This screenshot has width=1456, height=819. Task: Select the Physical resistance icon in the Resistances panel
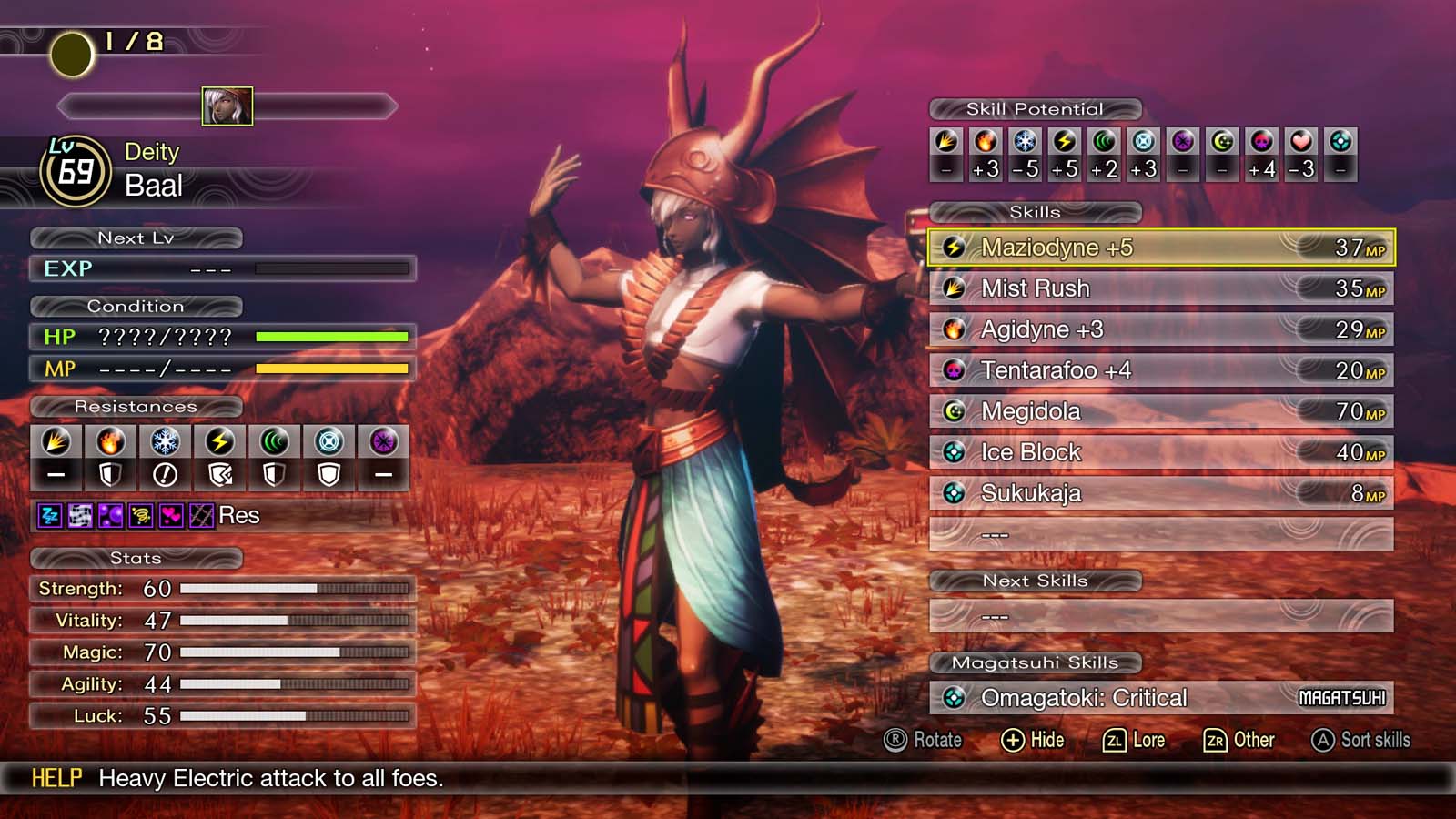[56, 443]
